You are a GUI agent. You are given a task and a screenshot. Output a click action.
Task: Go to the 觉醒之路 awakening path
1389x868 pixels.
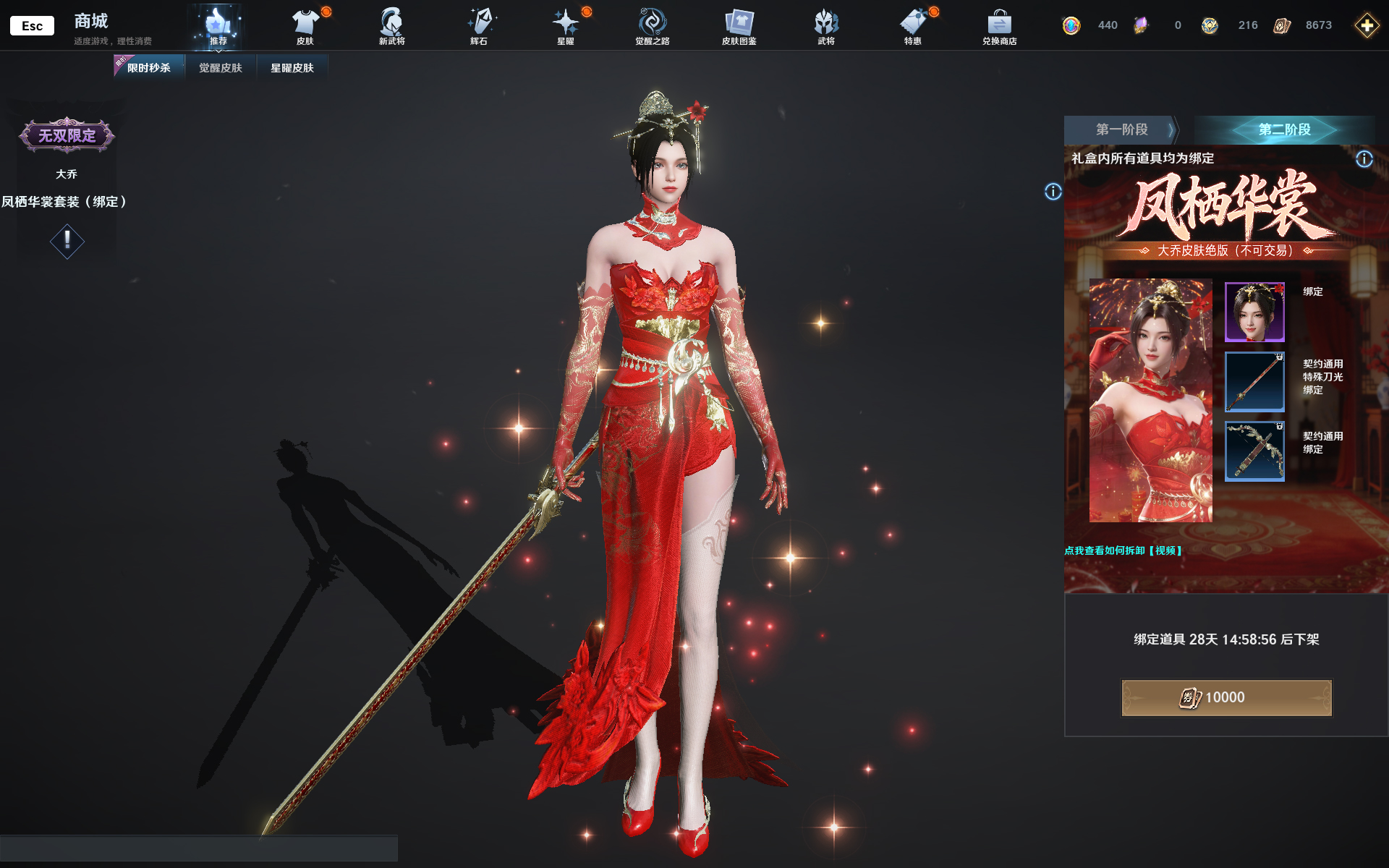pos(652,27)
